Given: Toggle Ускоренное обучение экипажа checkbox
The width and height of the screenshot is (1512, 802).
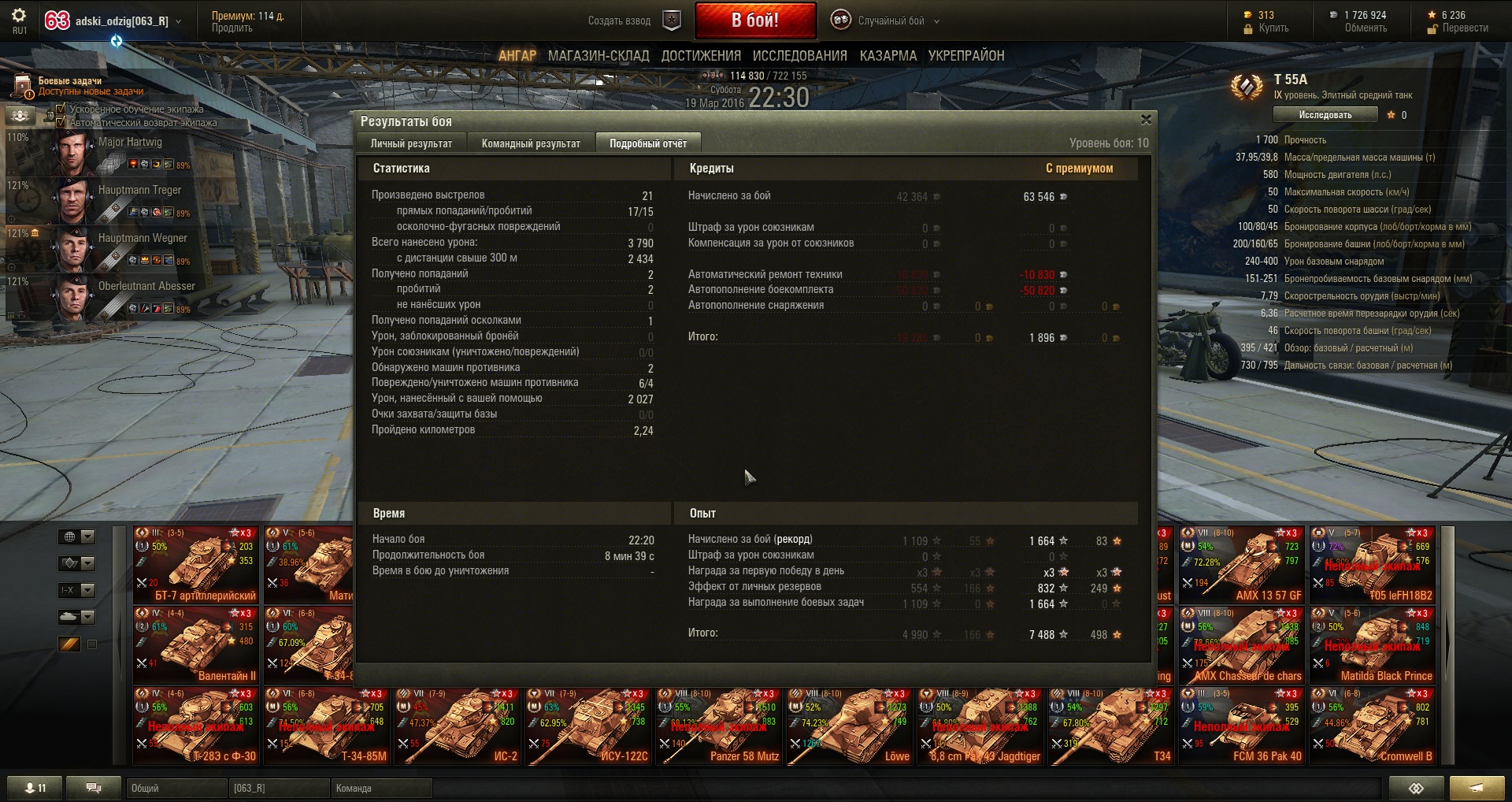Looking at the screenshot, I should 61,109.
